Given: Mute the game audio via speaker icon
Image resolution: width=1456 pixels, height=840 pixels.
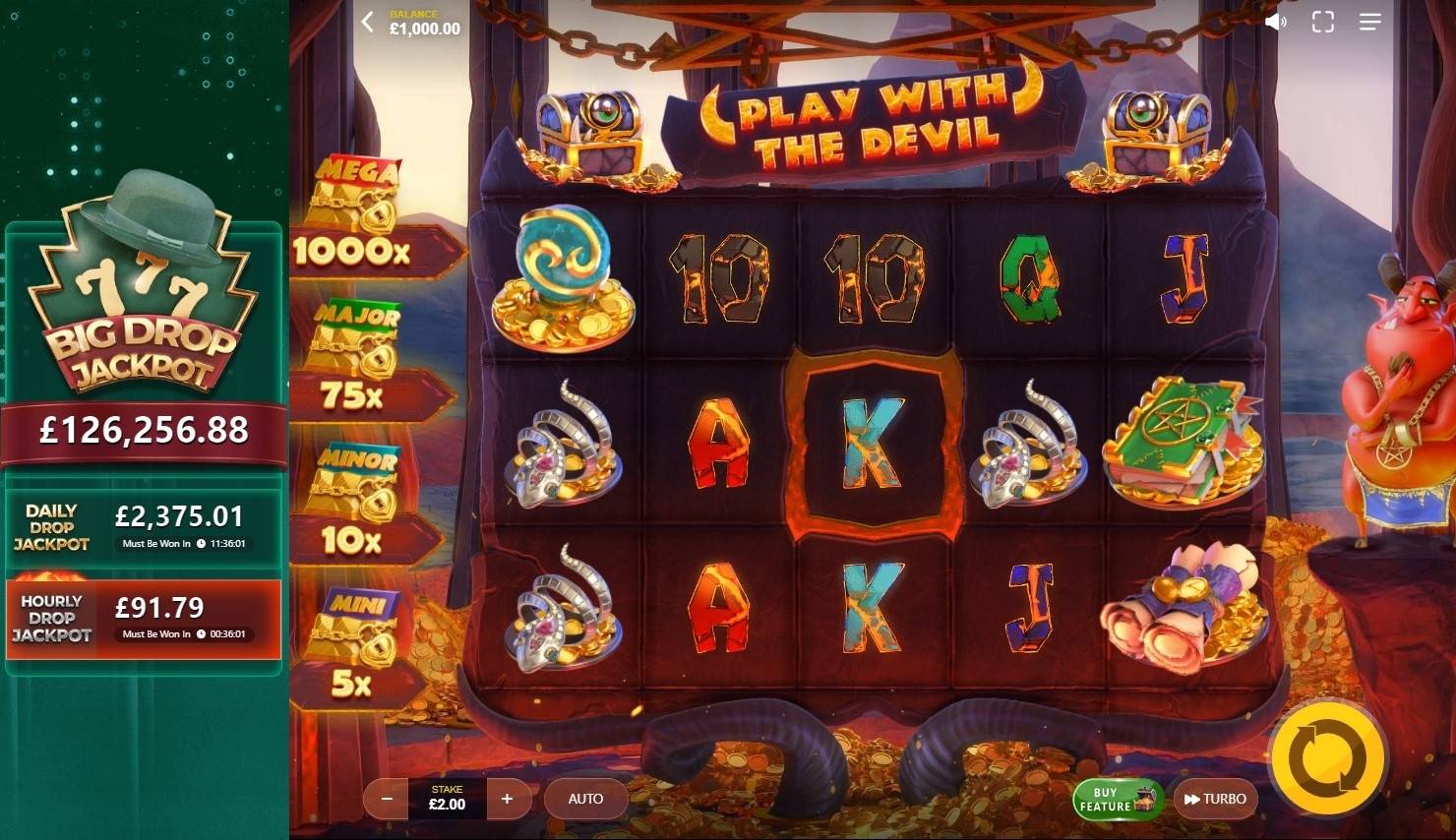Looking at the screenshot, I should (x=1275, y=21).
